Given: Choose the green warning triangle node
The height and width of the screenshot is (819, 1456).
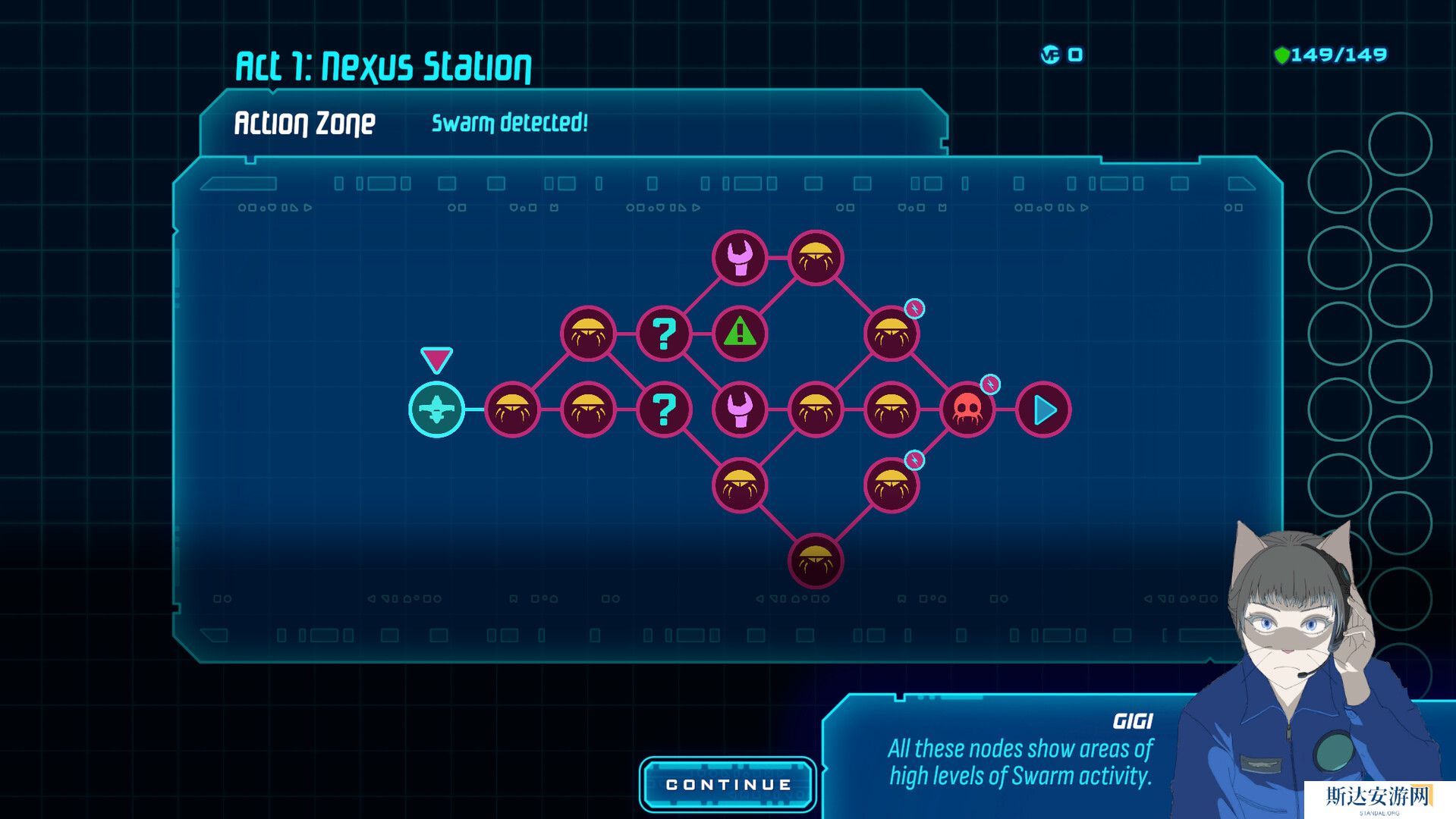Looking at the screenshot, I should [740, 334].
